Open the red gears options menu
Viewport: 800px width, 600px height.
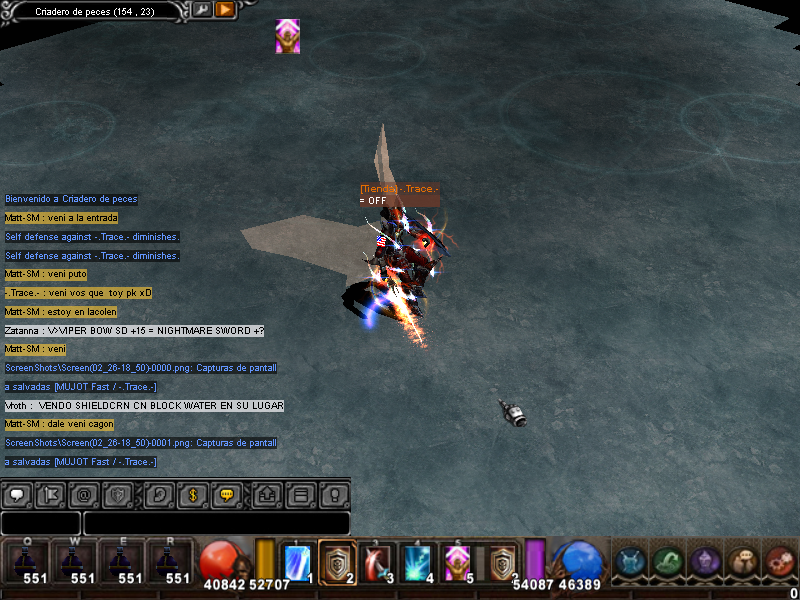778,563
